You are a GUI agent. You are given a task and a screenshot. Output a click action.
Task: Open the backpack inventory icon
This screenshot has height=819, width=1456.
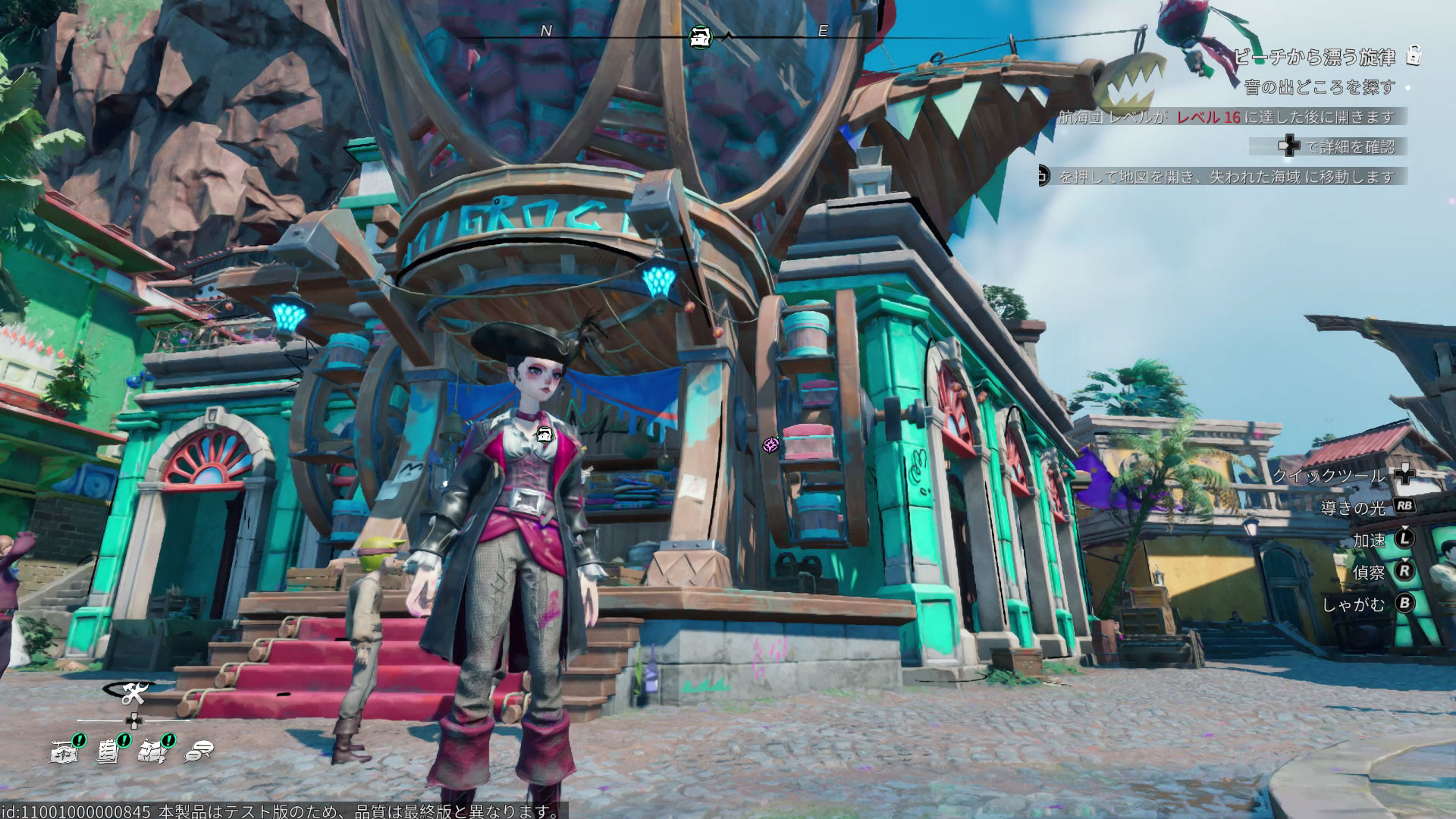[x=153, y=751]
